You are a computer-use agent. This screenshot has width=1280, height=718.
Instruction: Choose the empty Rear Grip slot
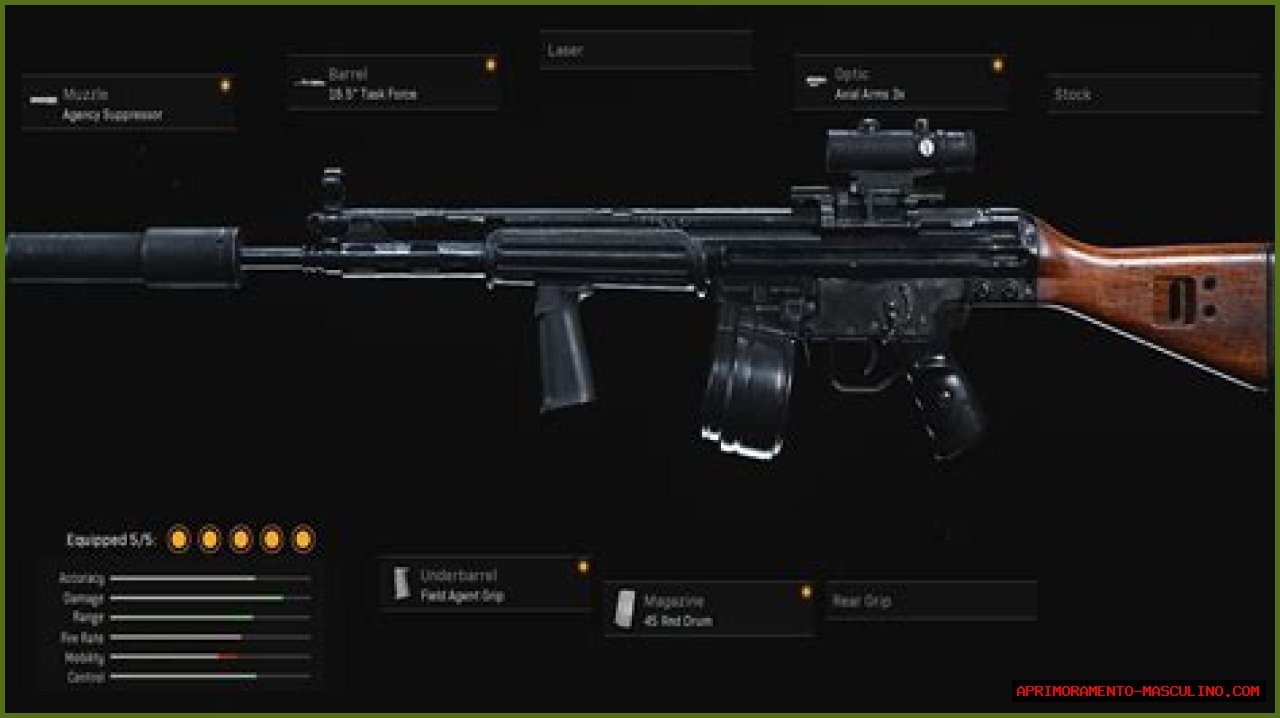(930, 601)
